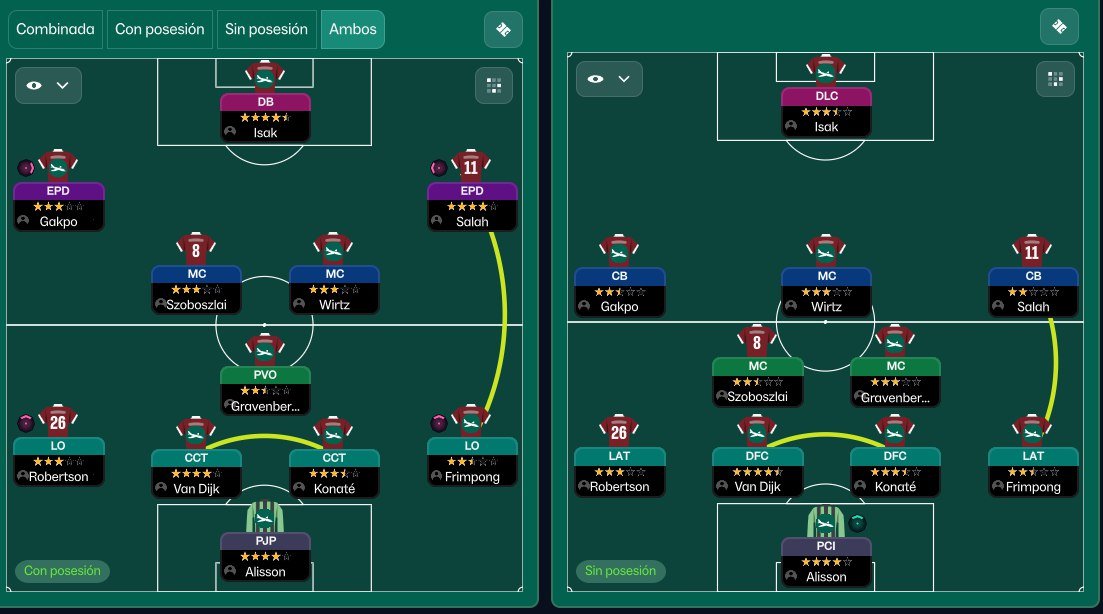Select Alisson's PJP goalkeeper card
The height and width of the screenshot is (614, 1103).
click(265, 556)
